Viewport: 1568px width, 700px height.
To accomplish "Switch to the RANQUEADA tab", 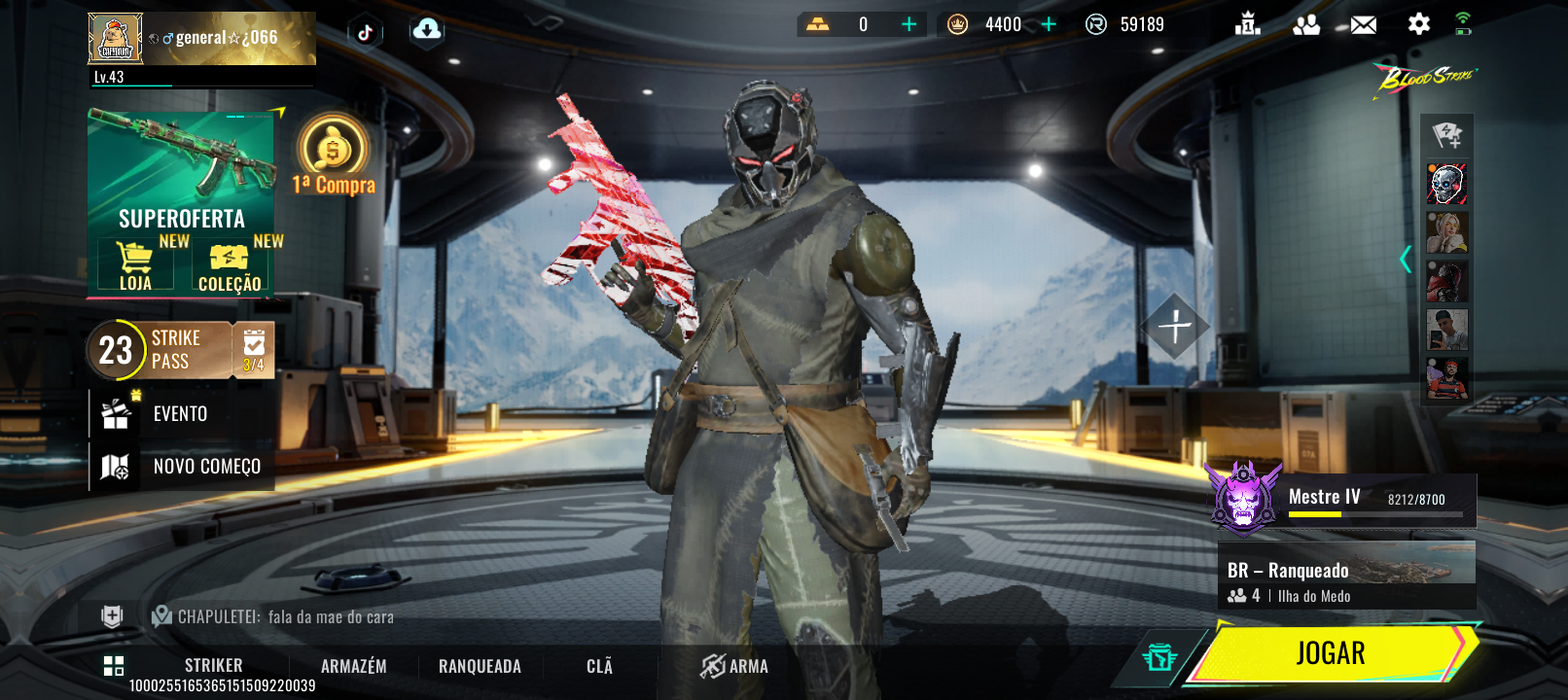I will [480, 667].
